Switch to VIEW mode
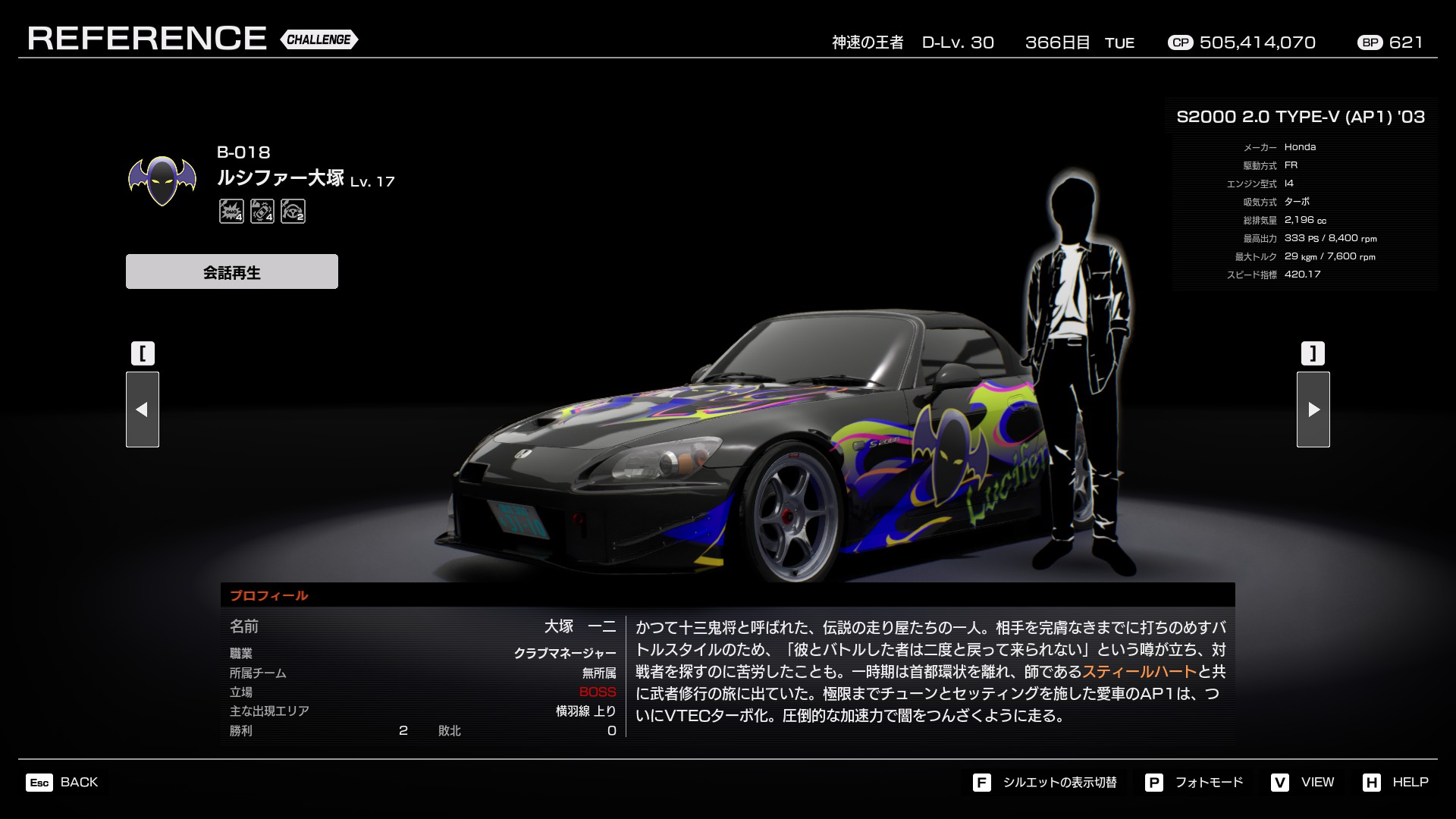 point(1303,782)
